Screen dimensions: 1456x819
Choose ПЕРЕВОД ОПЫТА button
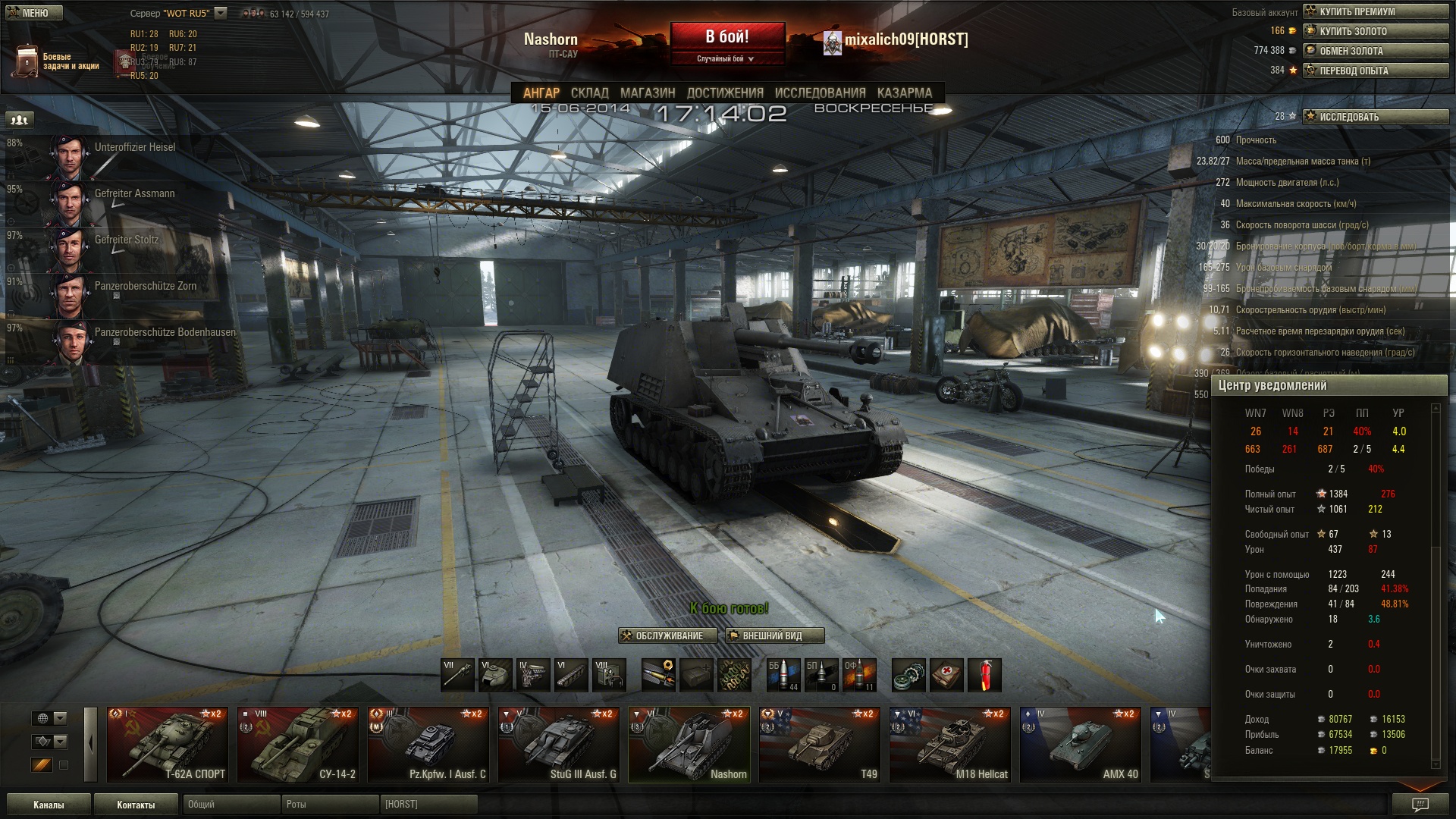point(1375,71)
